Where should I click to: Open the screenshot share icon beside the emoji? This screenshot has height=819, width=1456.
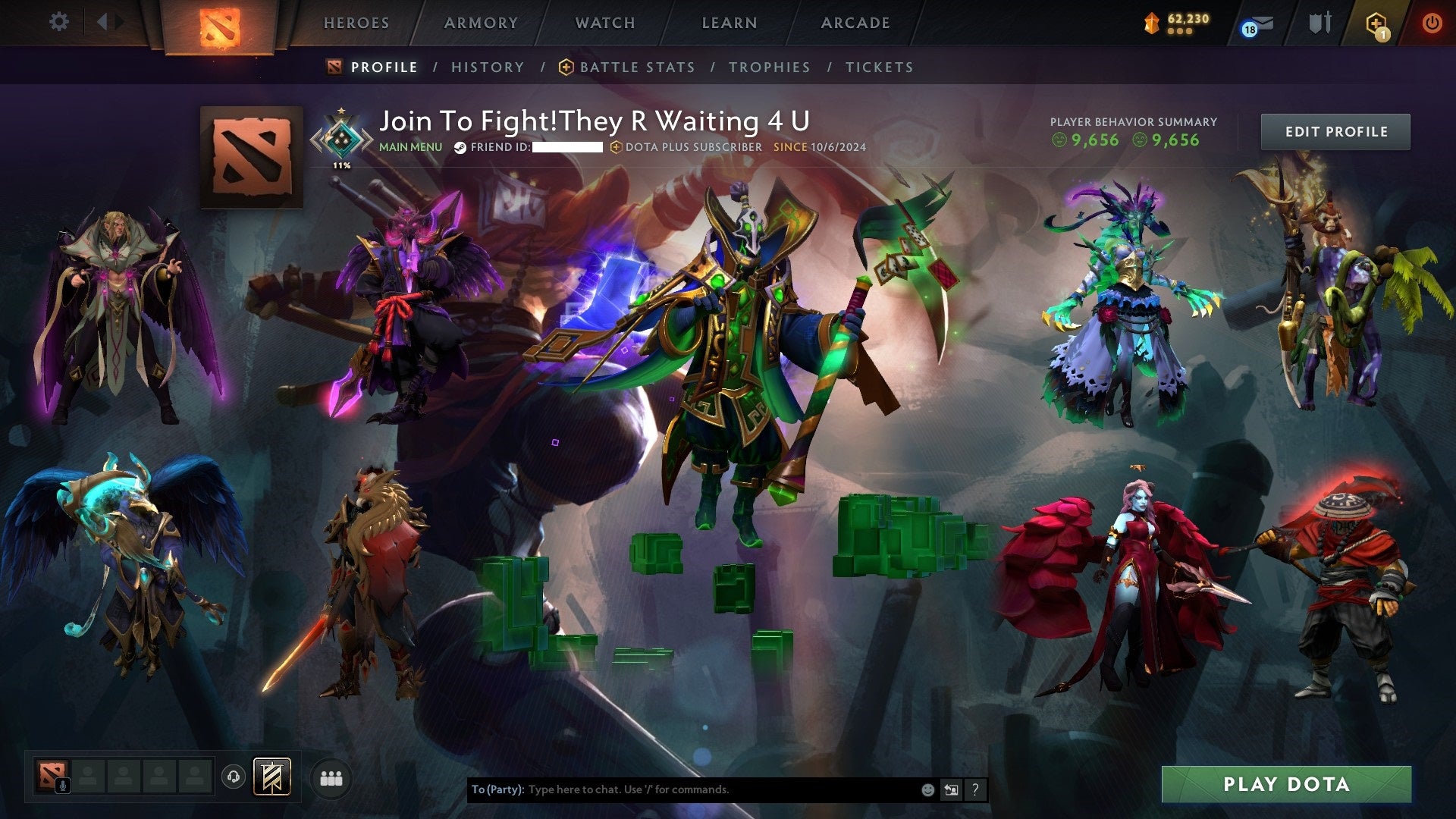coord(951,789)
